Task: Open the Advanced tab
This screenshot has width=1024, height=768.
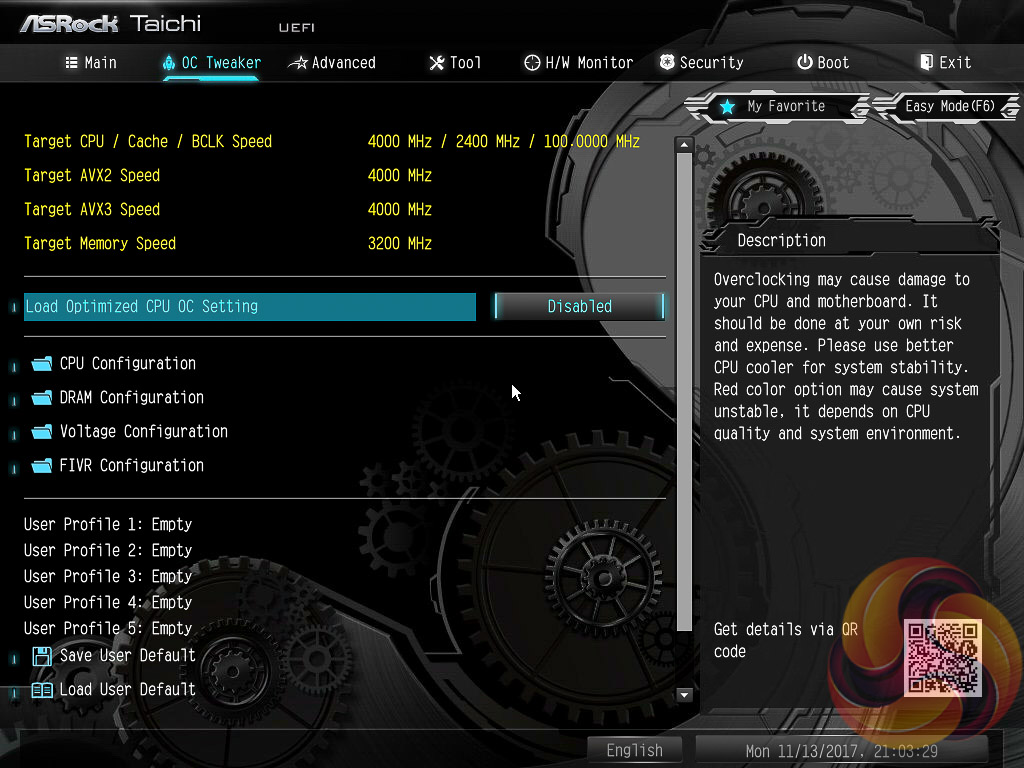Action: tap(332, 63)
